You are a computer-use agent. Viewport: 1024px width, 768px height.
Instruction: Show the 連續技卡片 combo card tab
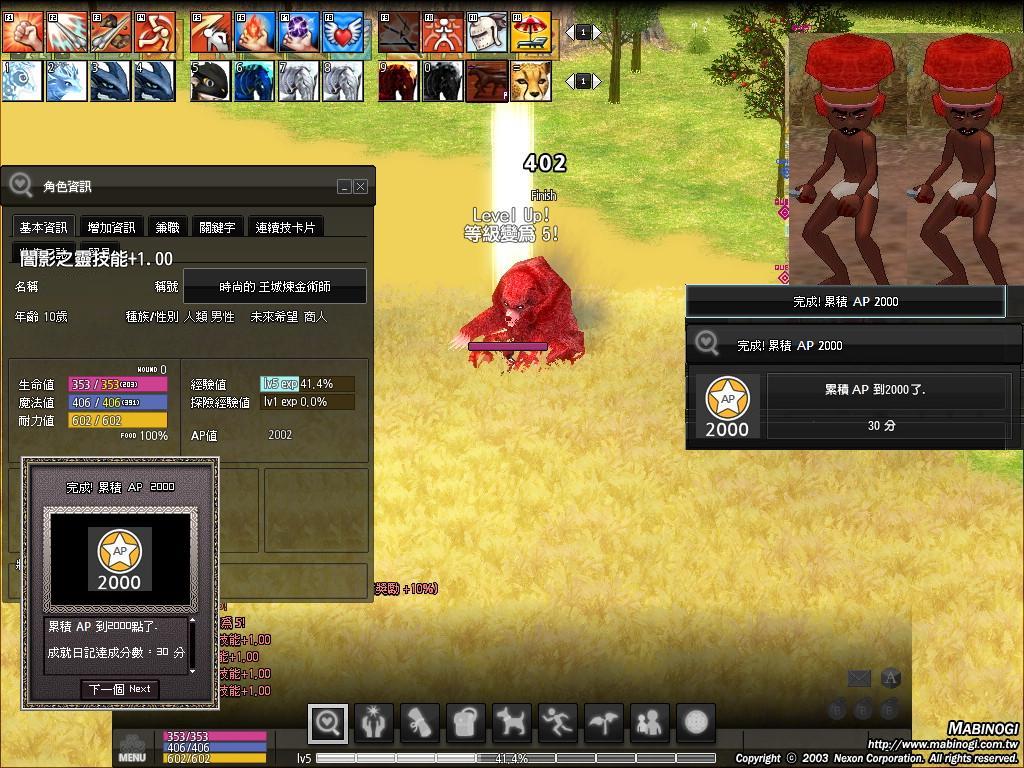pyautogui.click(x=285, y=228)
